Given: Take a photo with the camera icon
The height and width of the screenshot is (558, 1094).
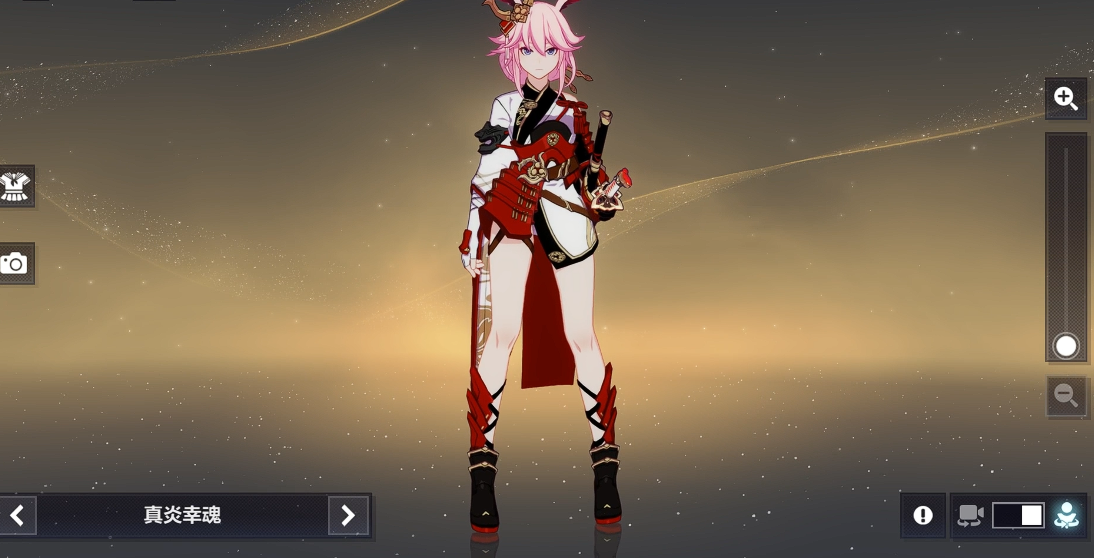Looking at the screenshot, I should [x=14, y=263].
